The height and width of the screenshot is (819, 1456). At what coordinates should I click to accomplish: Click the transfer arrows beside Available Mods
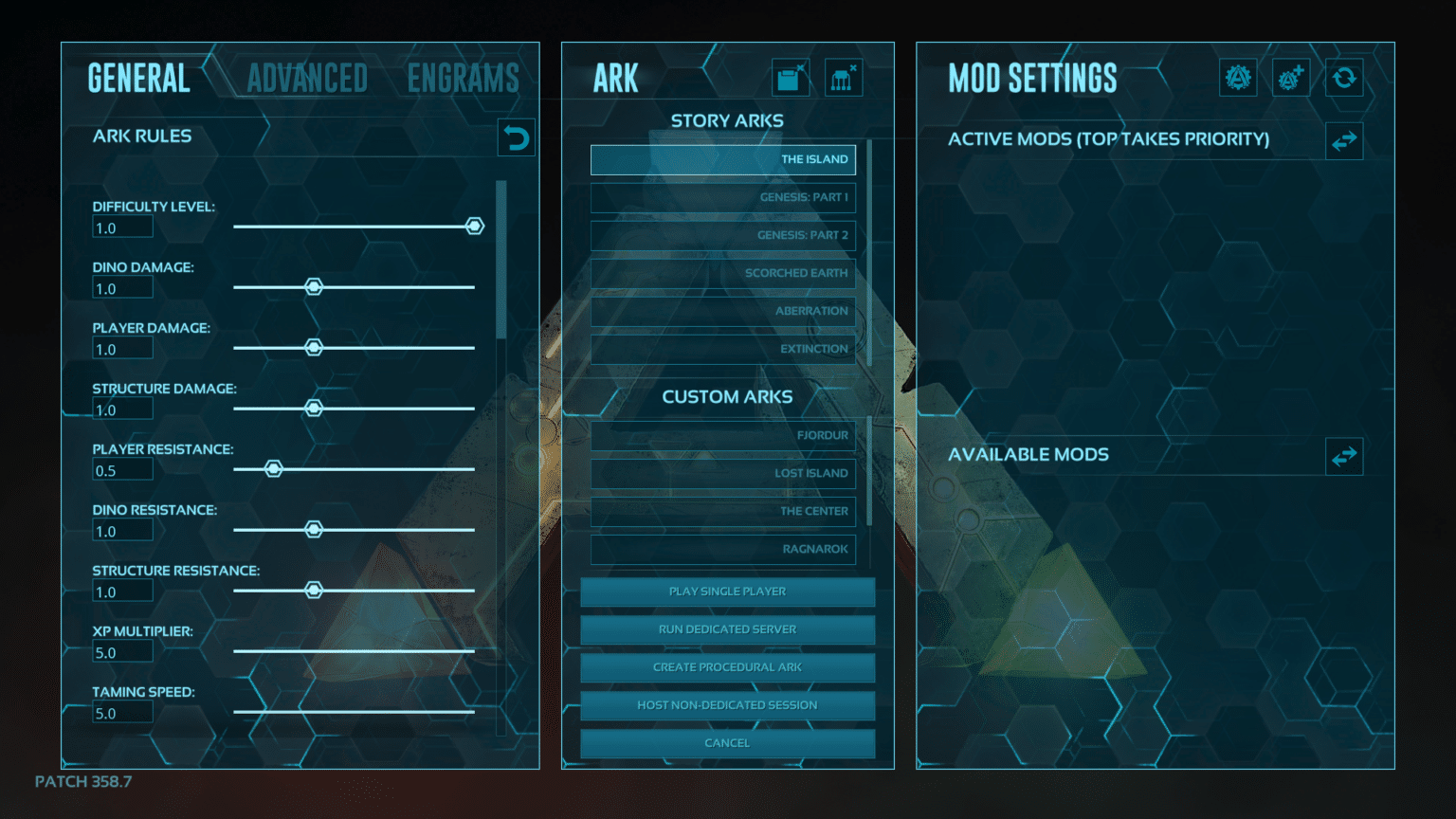pyautogui.click(x=1344, y=456)
